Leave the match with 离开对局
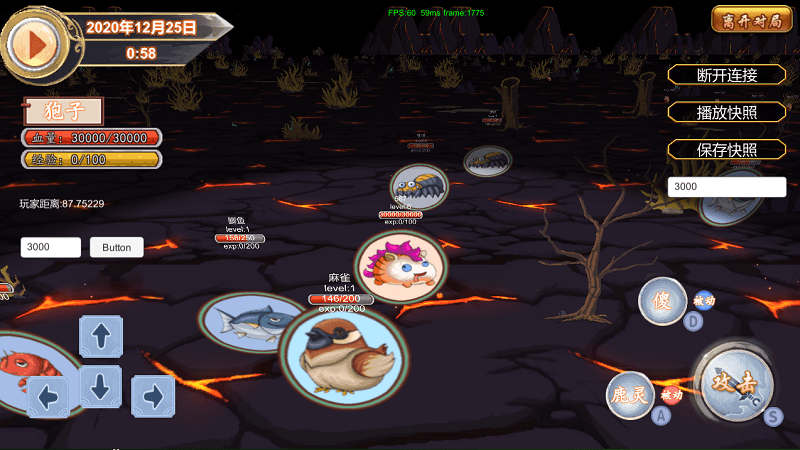Image resolution: width=800 pixels, height=450 pixels. (x=745, y=20)
